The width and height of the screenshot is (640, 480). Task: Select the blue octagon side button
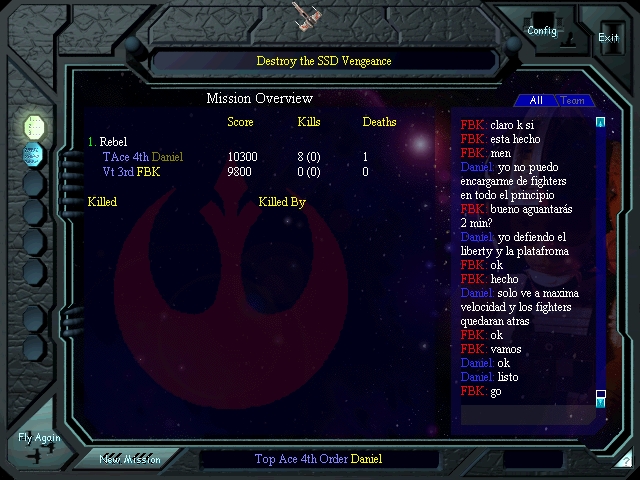34,154
